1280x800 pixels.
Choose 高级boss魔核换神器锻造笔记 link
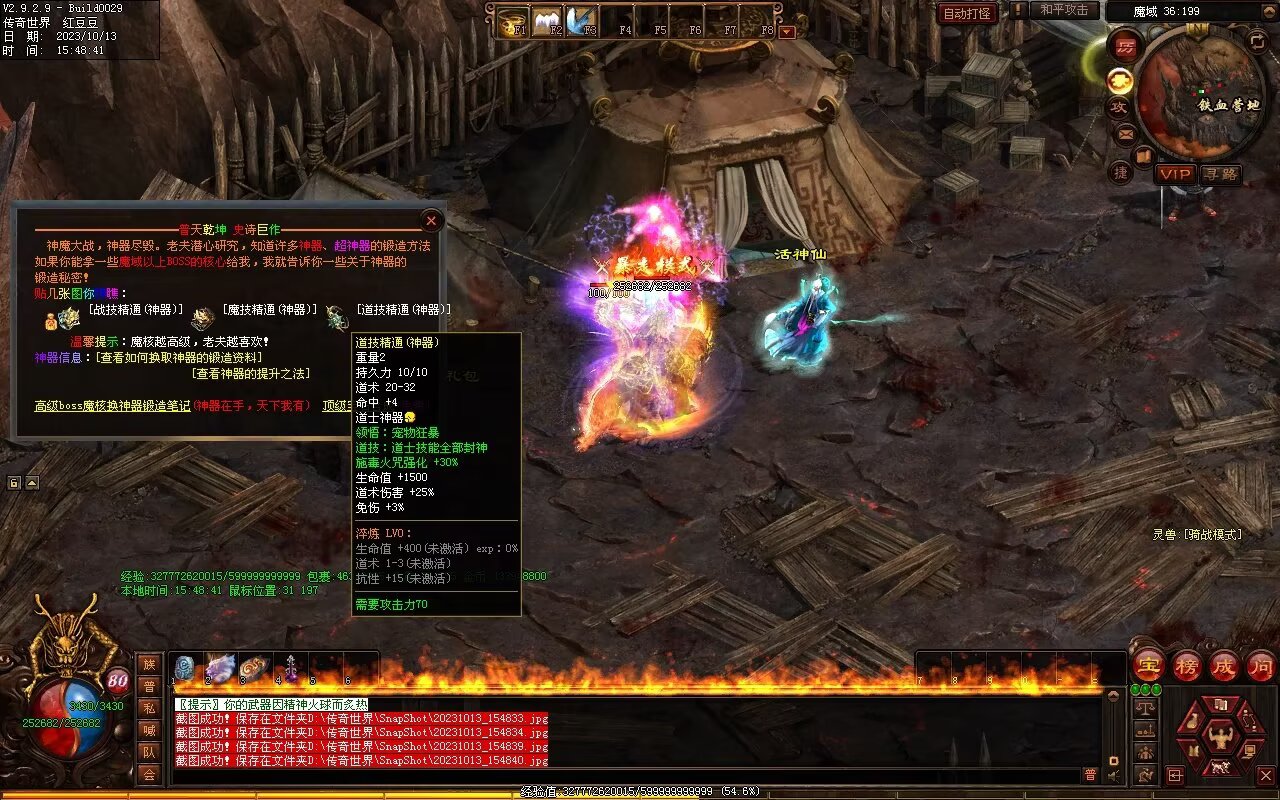pos(112,405)
